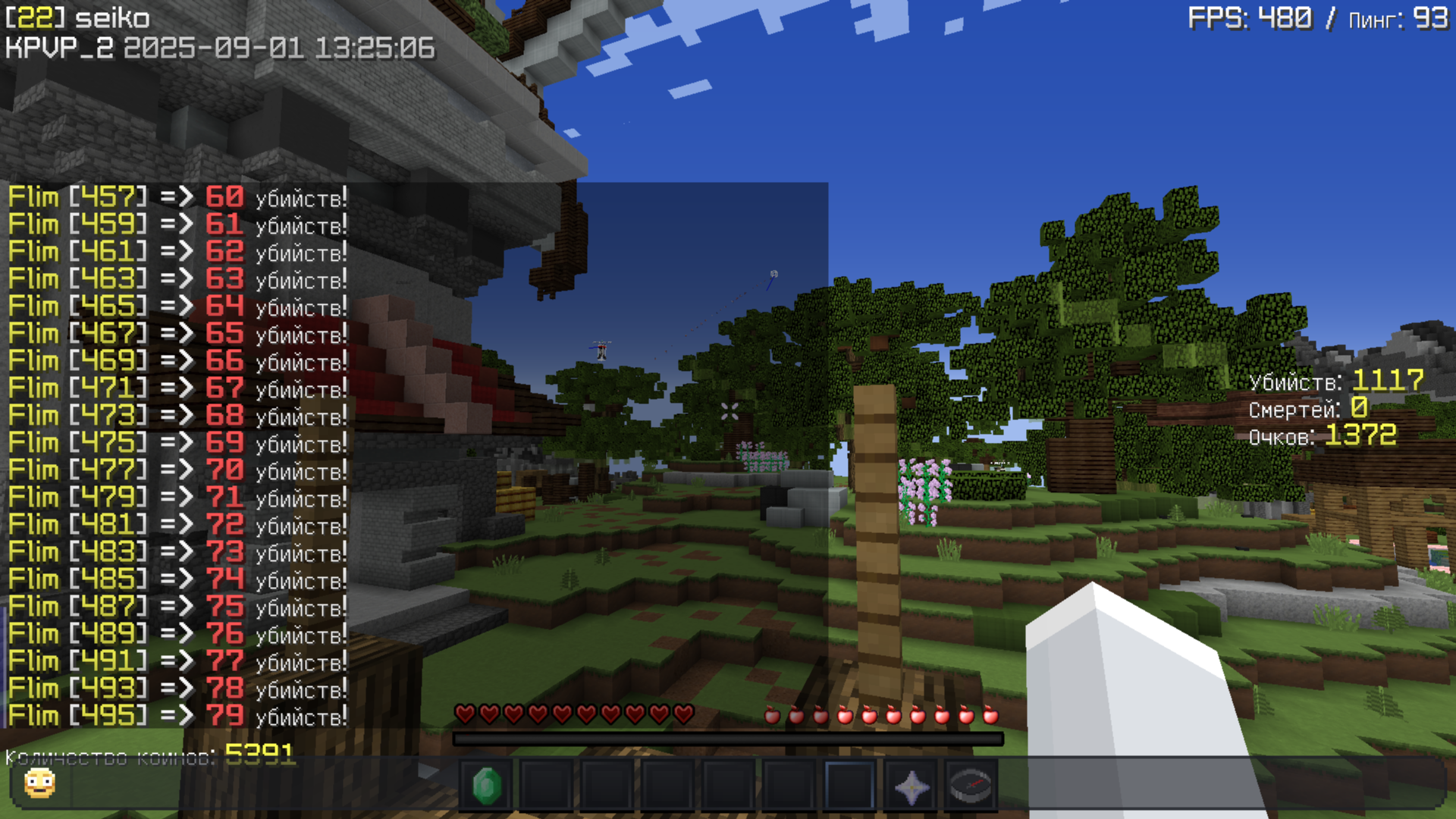This screenshot has width=1456, height=819.
Task: Click the empty second hotbar slot
Action: pos(547,786)
